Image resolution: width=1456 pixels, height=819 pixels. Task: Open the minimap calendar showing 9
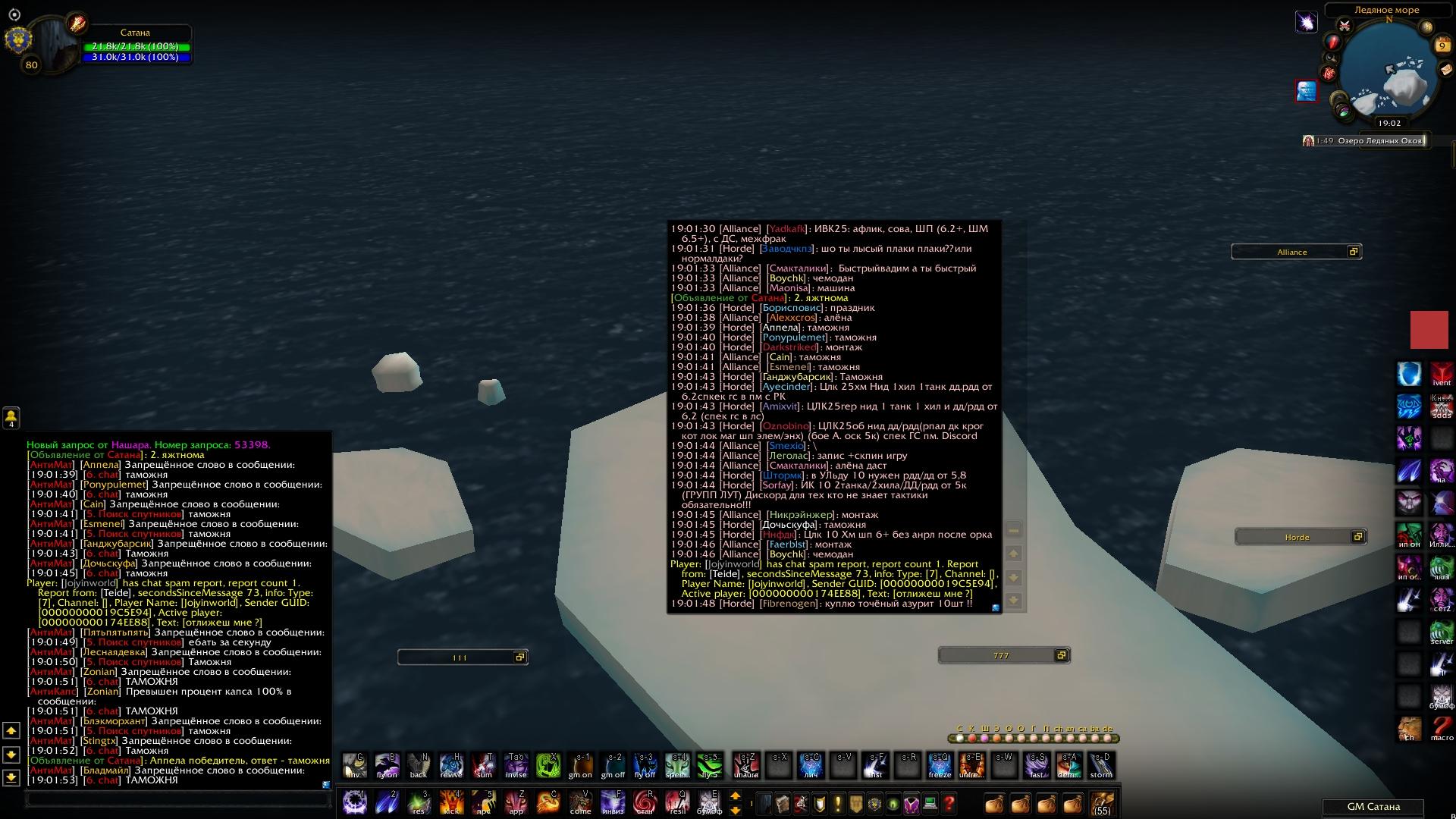pyautogui.click(x=1442, y=46)
